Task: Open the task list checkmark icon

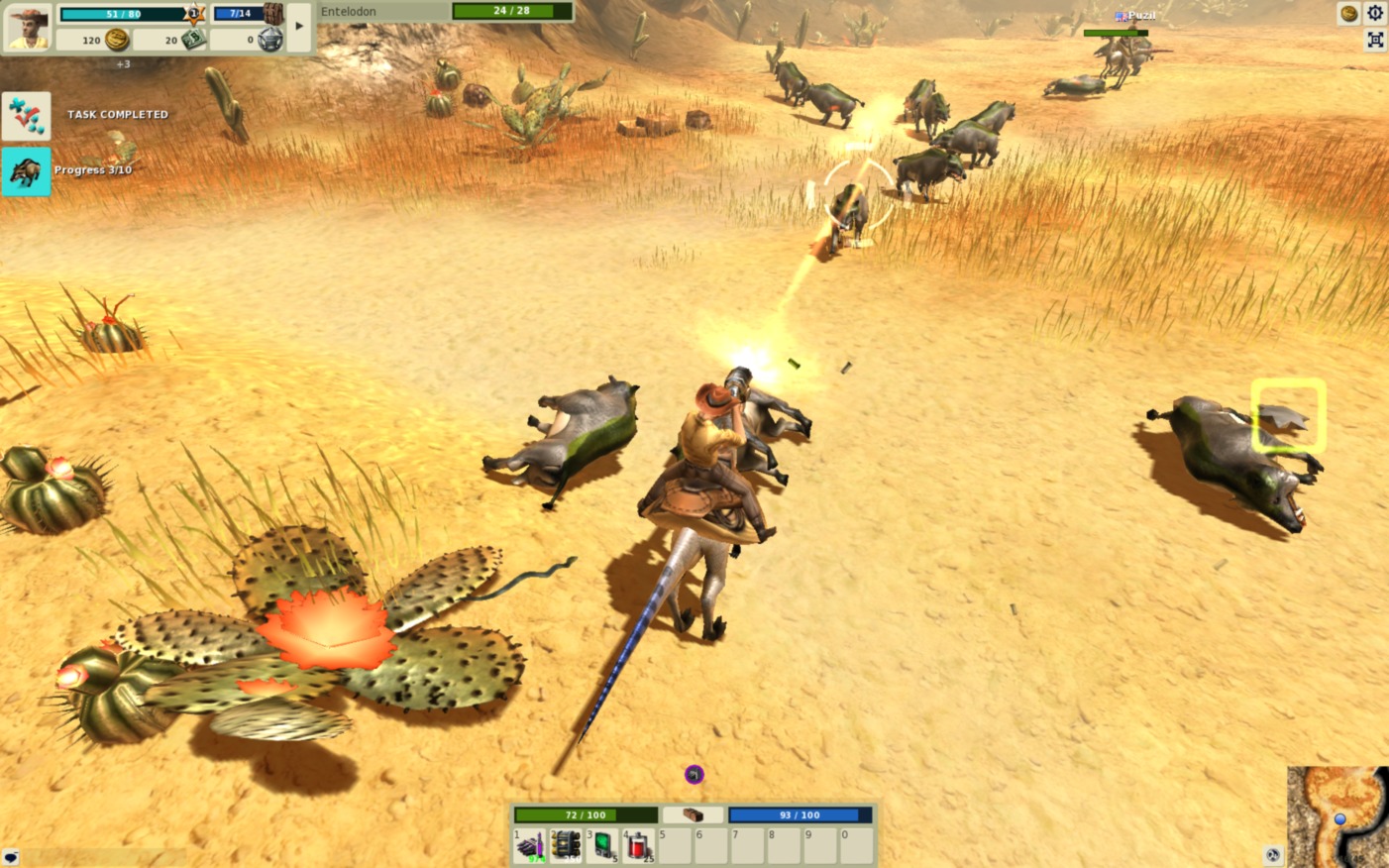Action: [26, 116]
